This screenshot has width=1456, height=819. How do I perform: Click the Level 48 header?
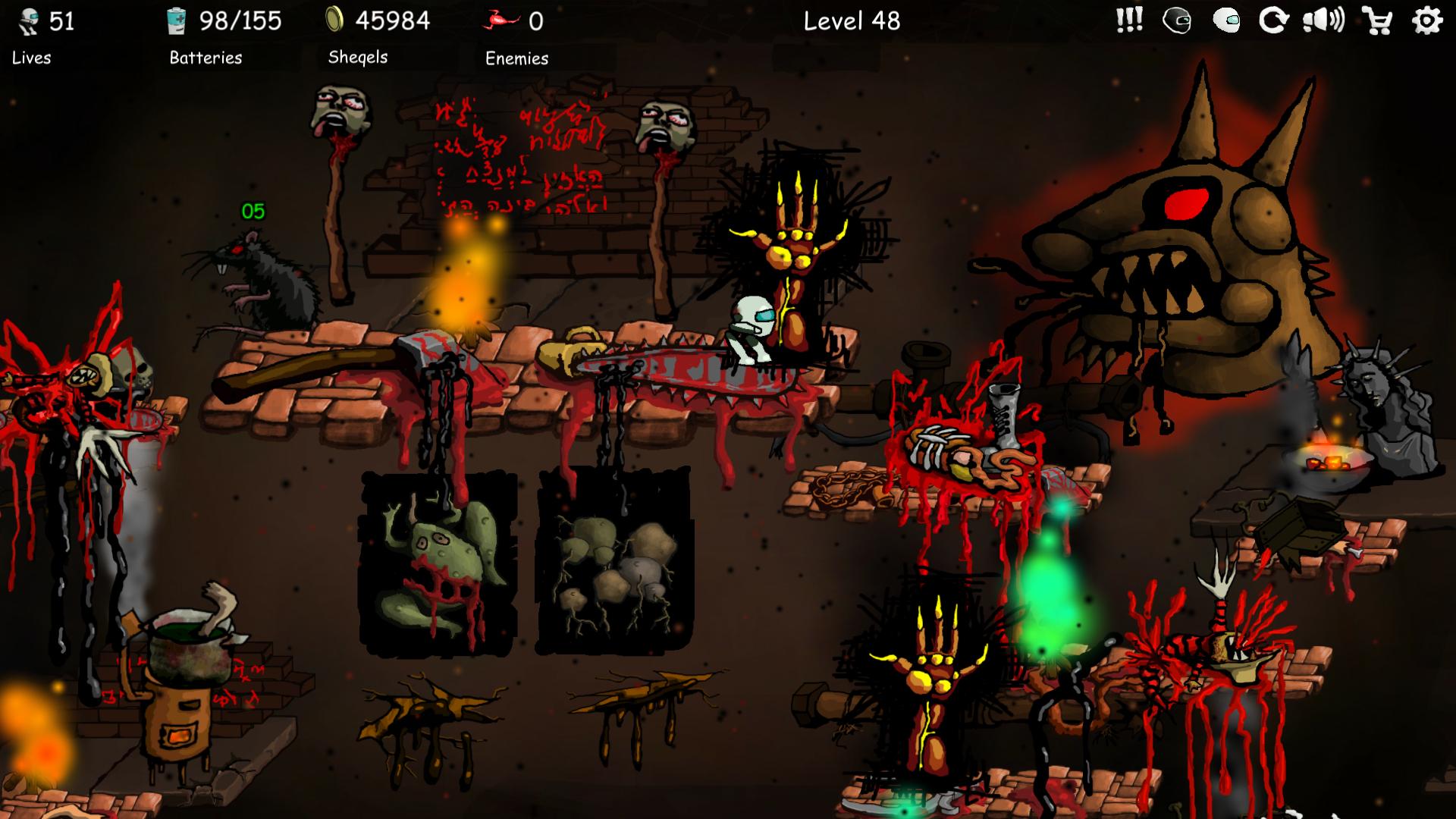(852, 21)
